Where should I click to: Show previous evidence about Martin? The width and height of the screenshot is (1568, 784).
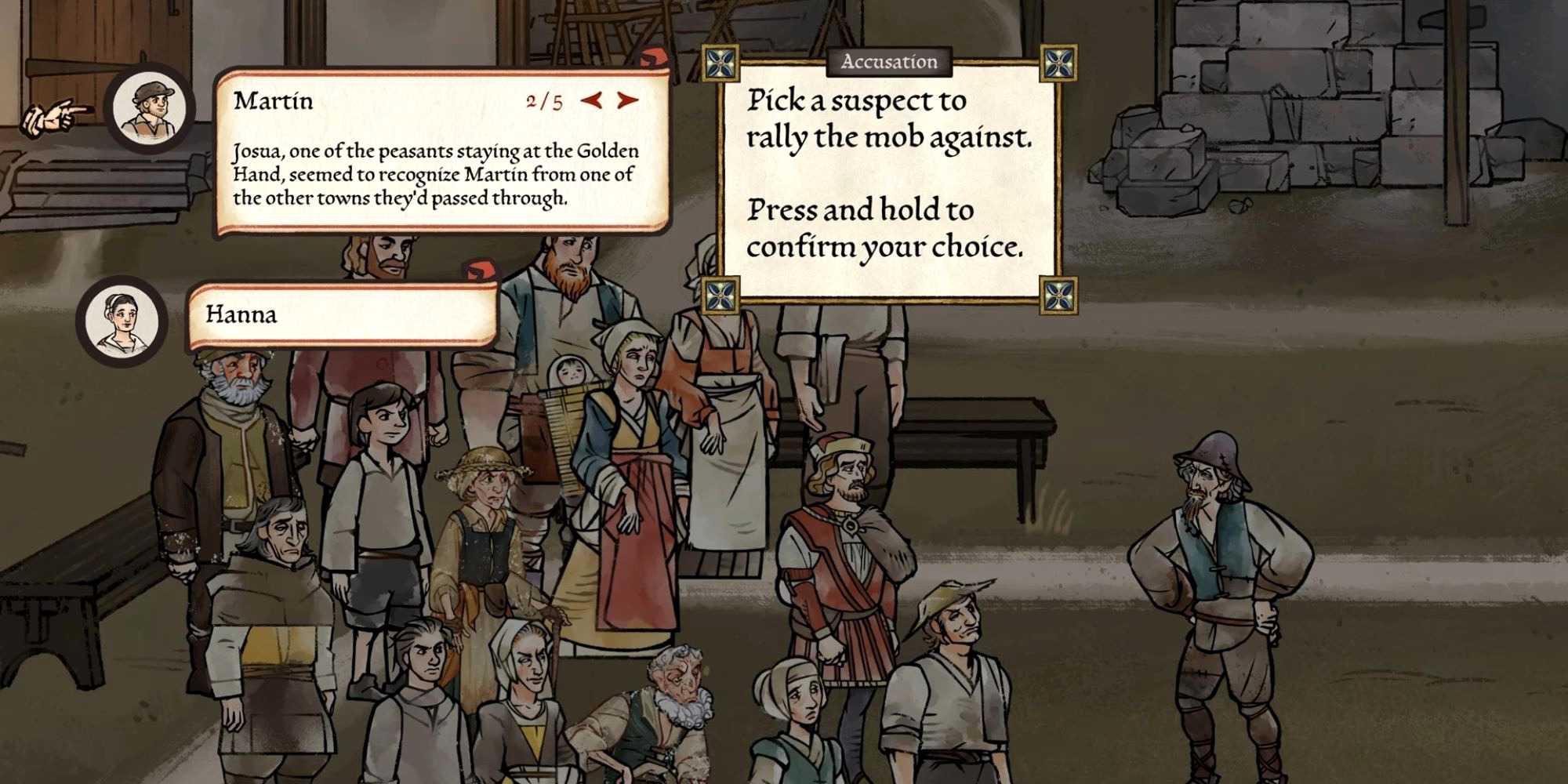(x=592, y=100)
